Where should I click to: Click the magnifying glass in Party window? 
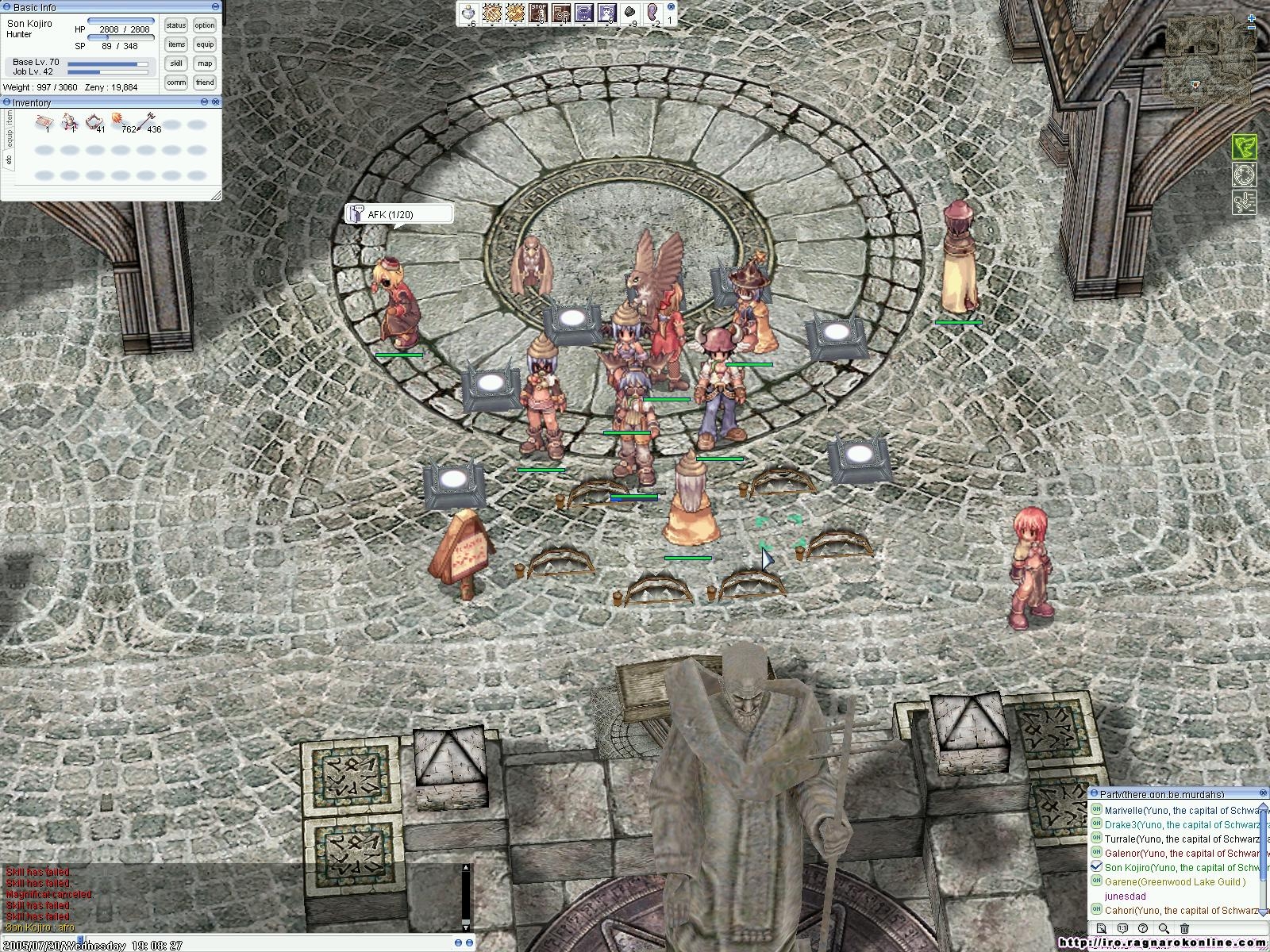pyautogui.click(x=1164, y=928)
